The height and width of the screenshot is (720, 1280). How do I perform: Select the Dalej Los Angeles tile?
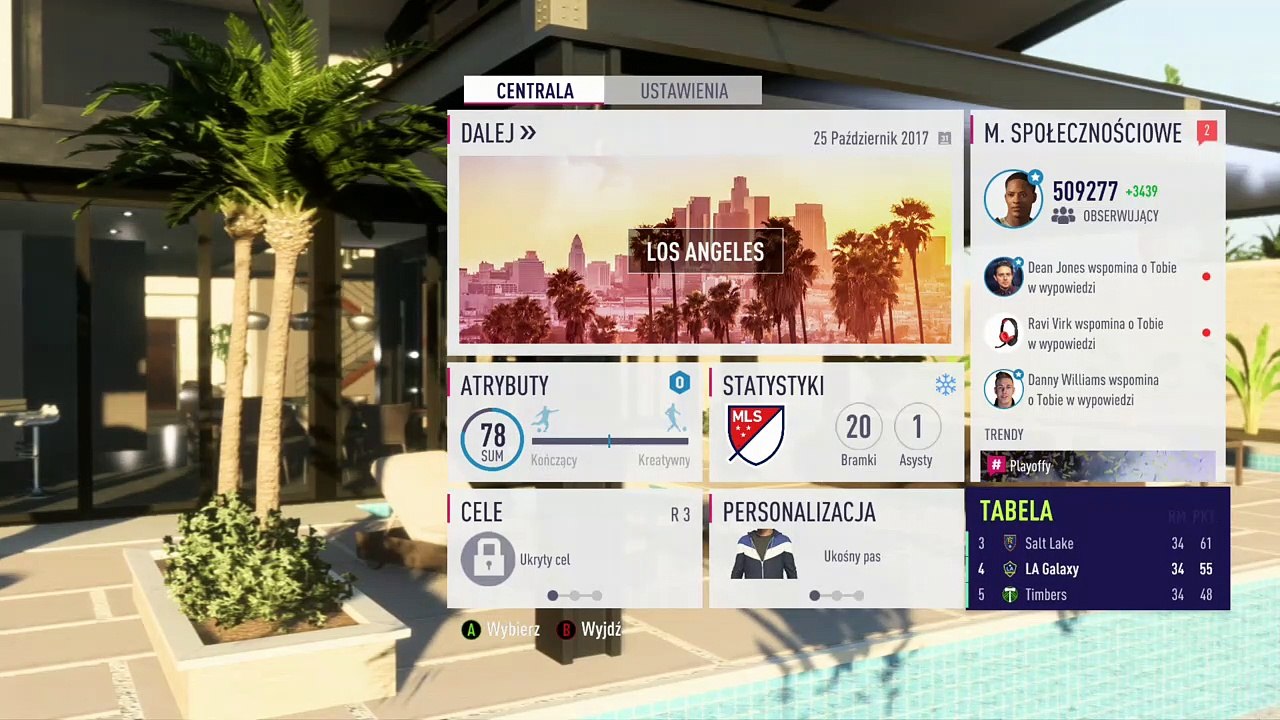point(704,250)
